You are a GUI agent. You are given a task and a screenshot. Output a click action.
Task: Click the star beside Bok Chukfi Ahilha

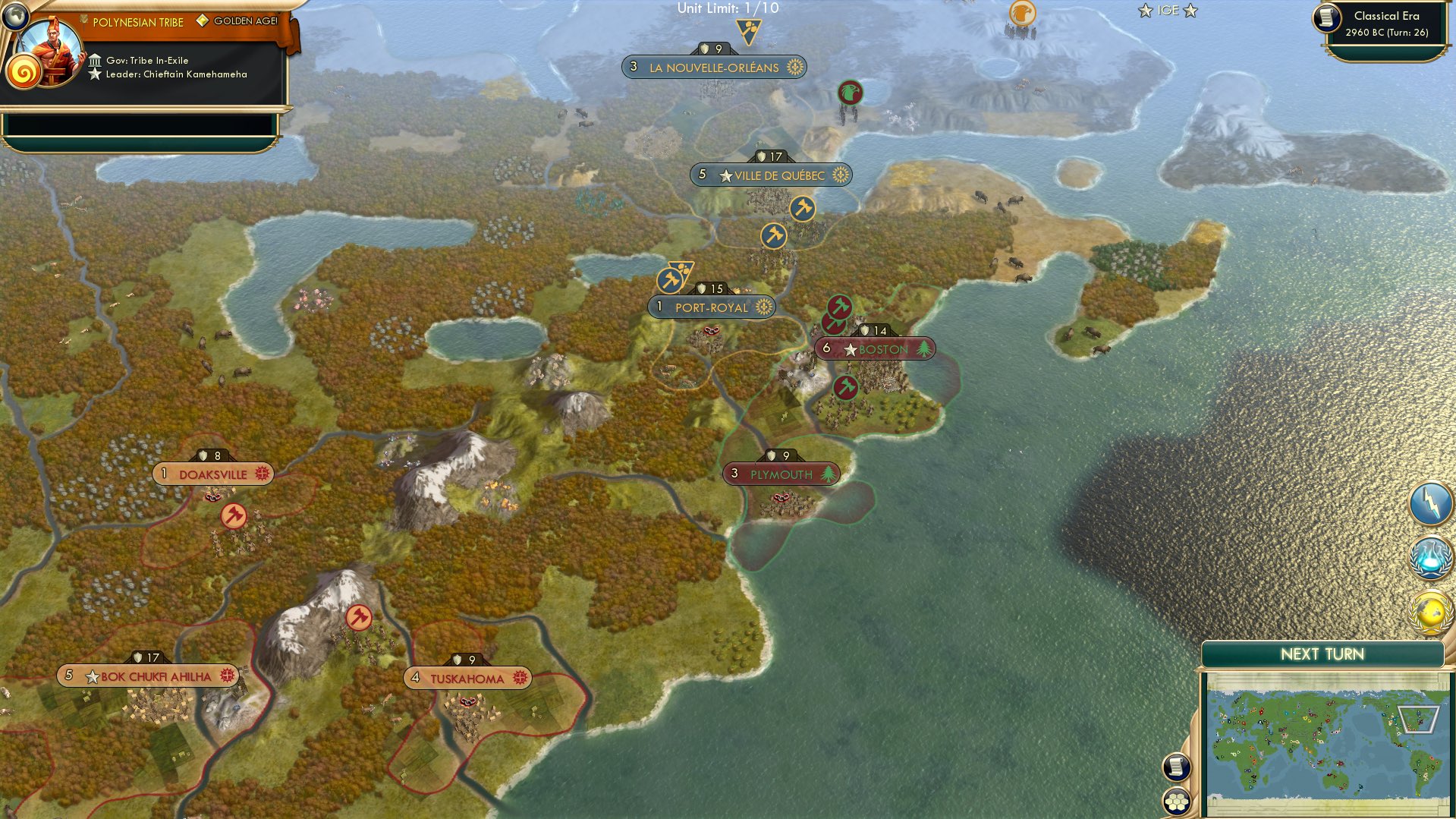pos(93,675)
